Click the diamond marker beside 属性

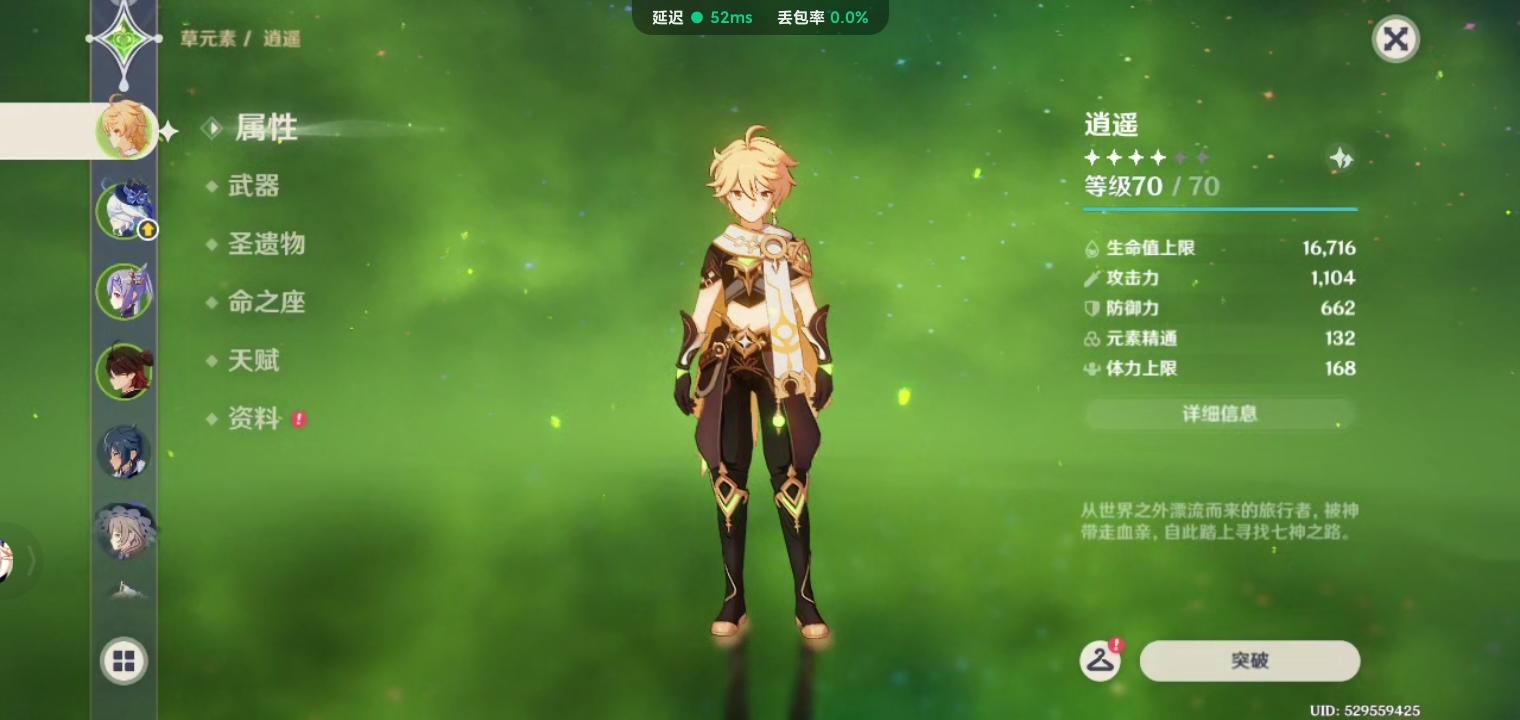(x=213, y=128)
